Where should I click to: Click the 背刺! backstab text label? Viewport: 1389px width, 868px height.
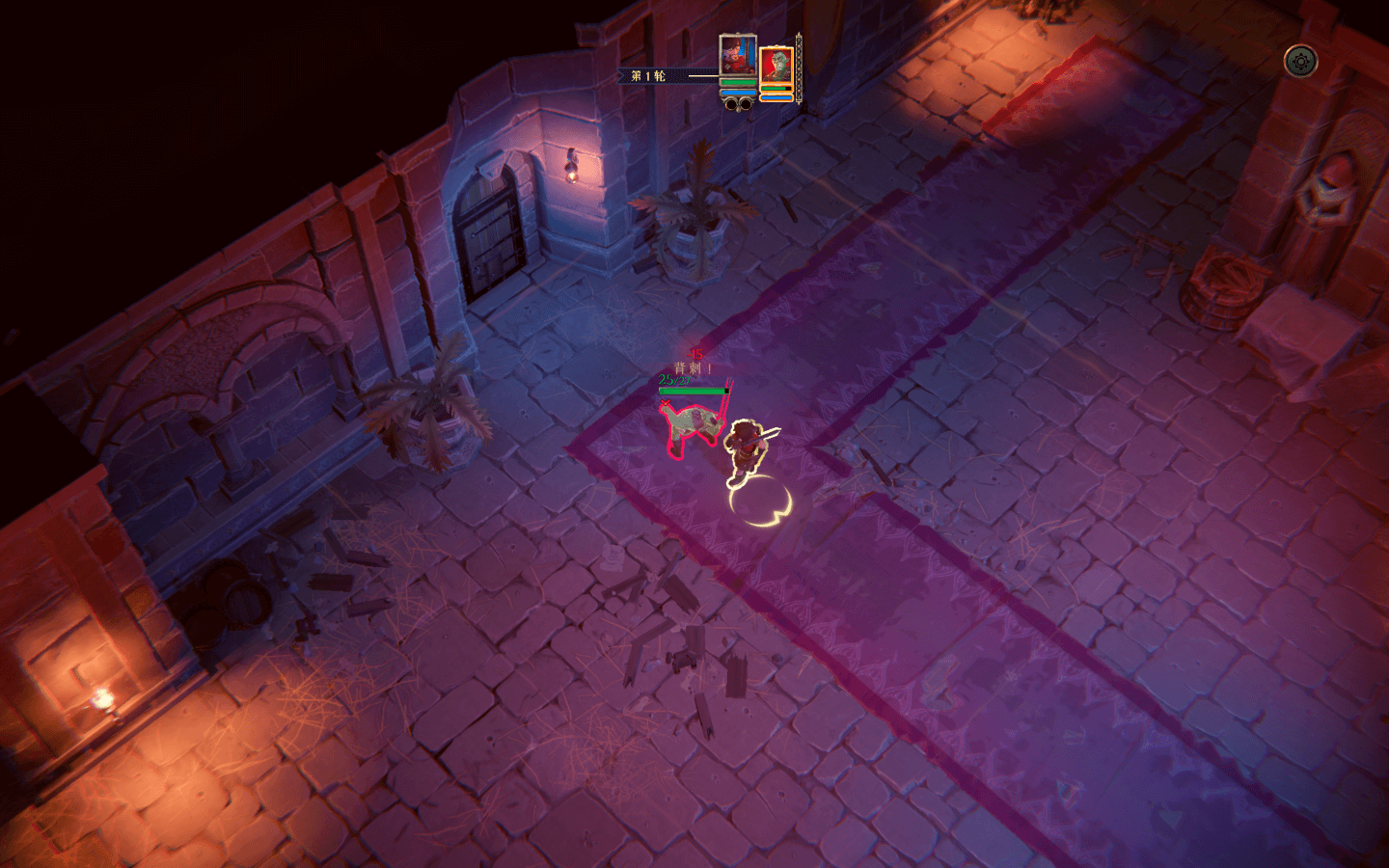692,366
